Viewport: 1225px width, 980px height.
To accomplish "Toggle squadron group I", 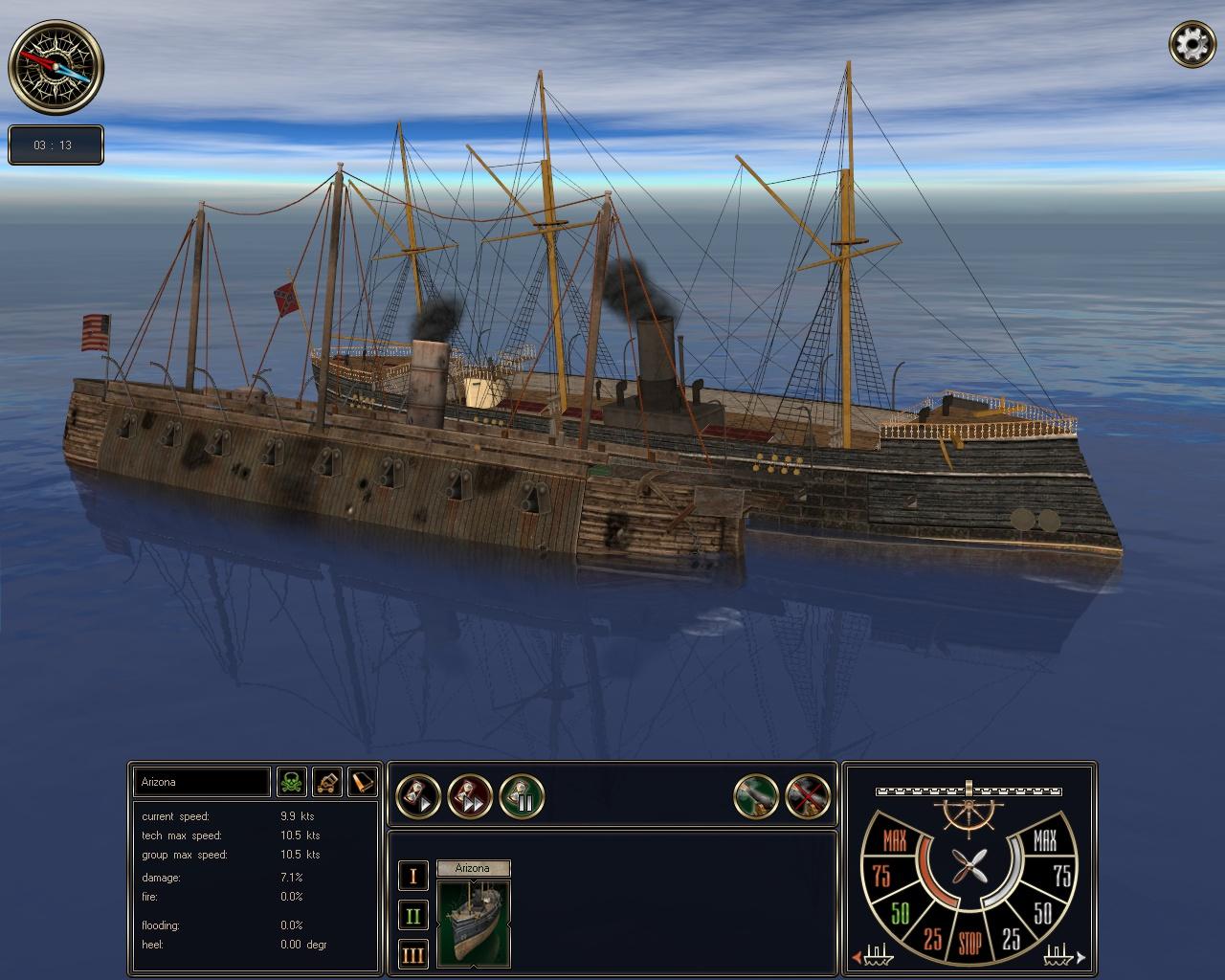I will 412,874.
